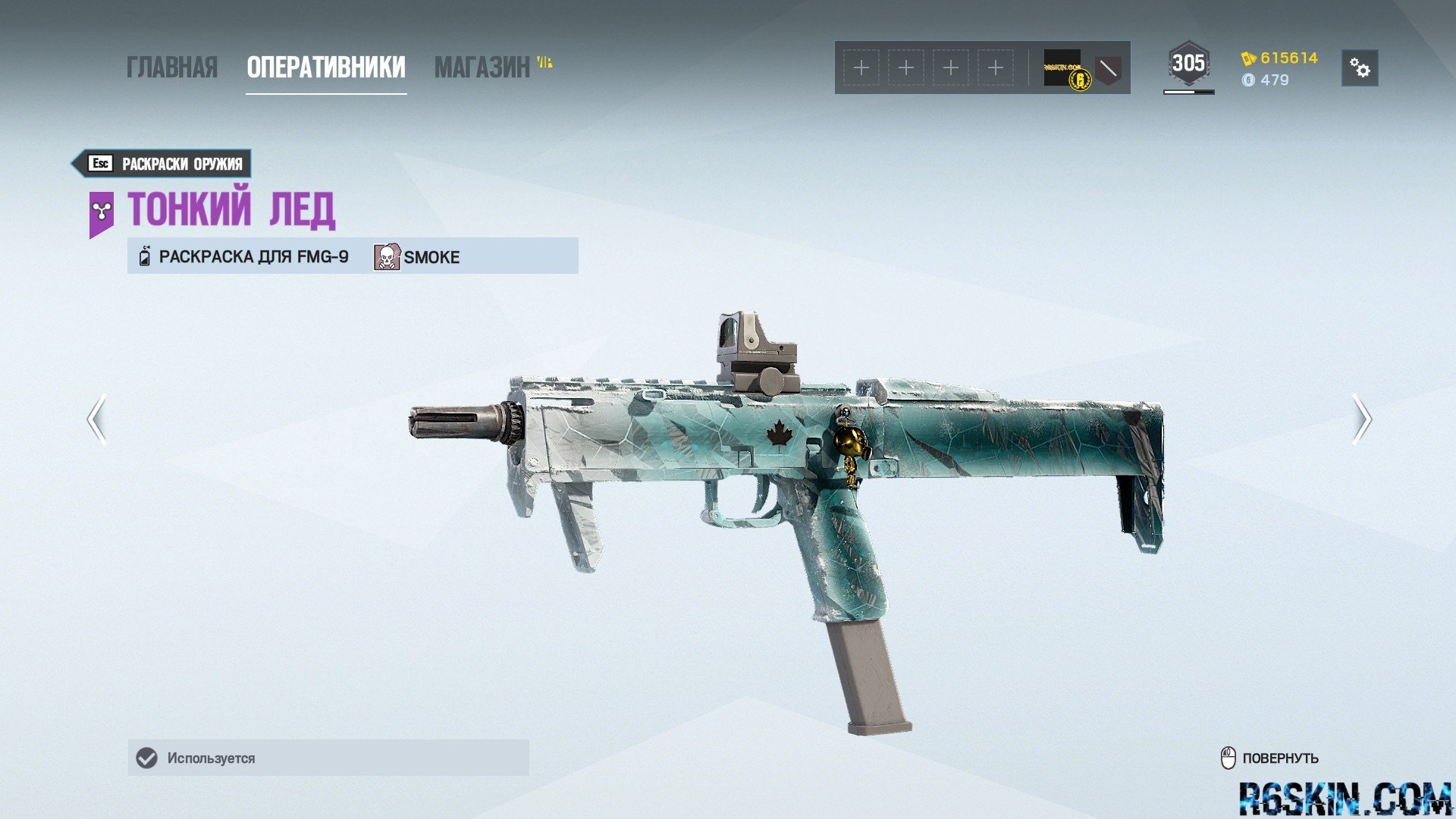Select the SMOKE operator tag
The image size is (1456, 819).
418,257
